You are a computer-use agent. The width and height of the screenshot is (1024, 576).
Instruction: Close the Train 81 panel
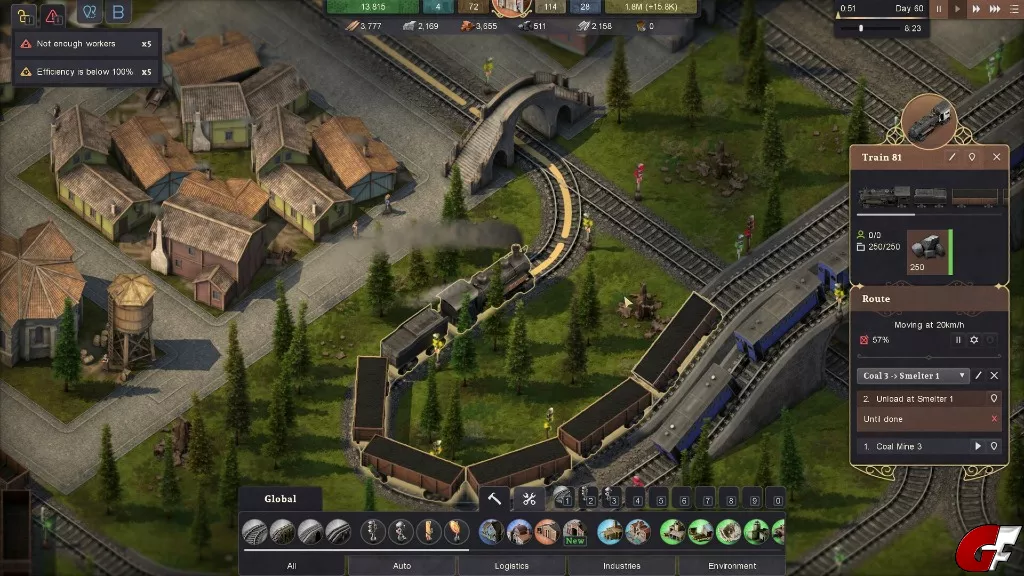point(996,157)
